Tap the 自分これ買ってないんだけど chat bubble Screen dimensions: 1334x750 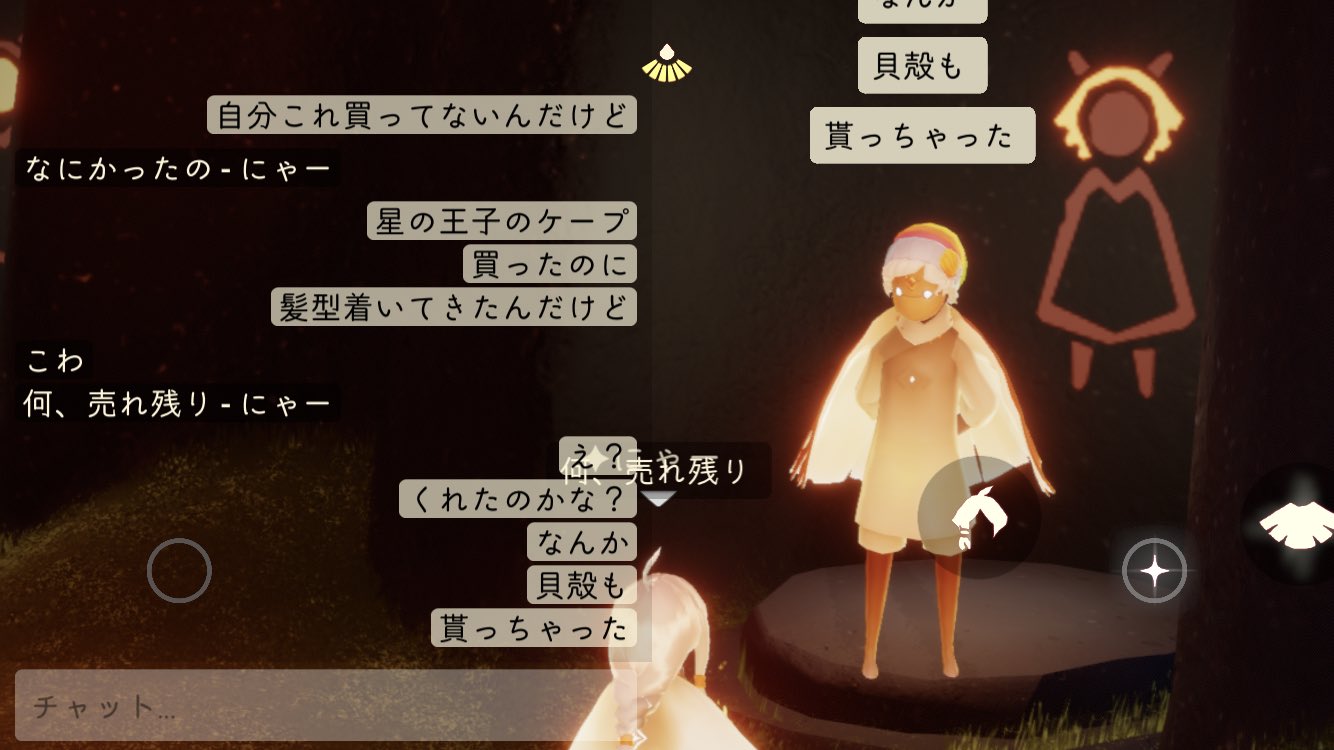click(x=421, y=115)
